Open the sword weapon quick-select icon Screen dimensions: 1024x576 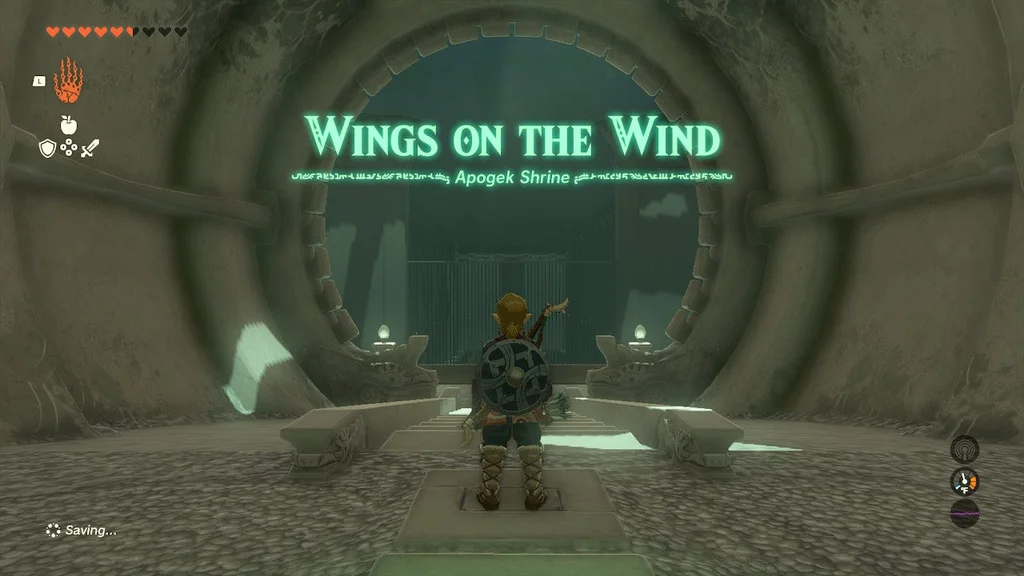(90, 148)
